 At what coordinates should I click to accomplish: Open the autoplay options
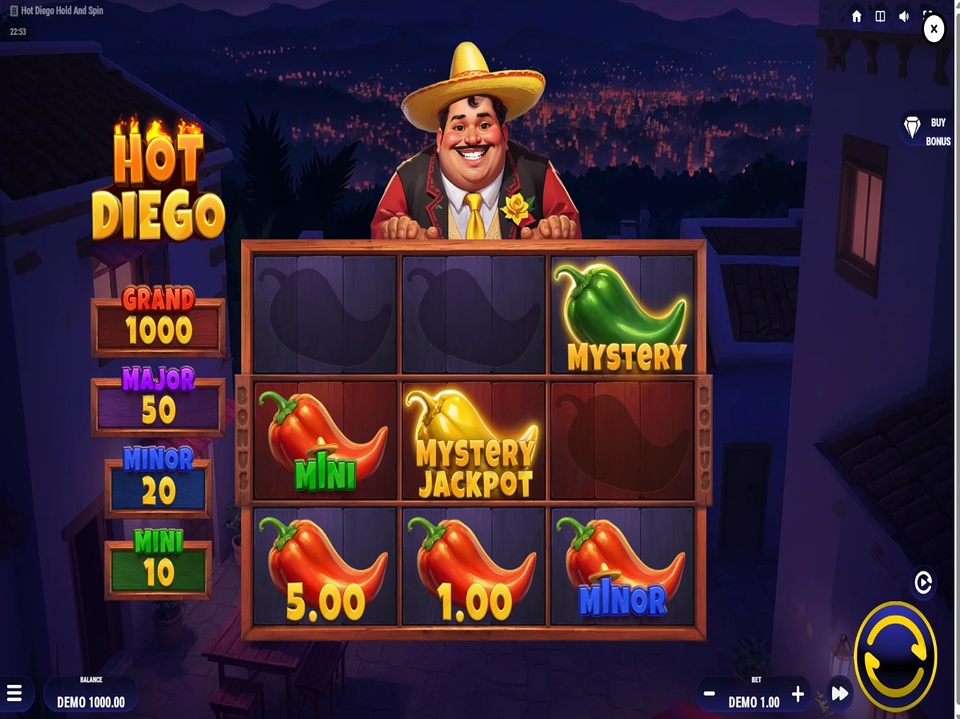pyautogui.click(x=923, y=582)
